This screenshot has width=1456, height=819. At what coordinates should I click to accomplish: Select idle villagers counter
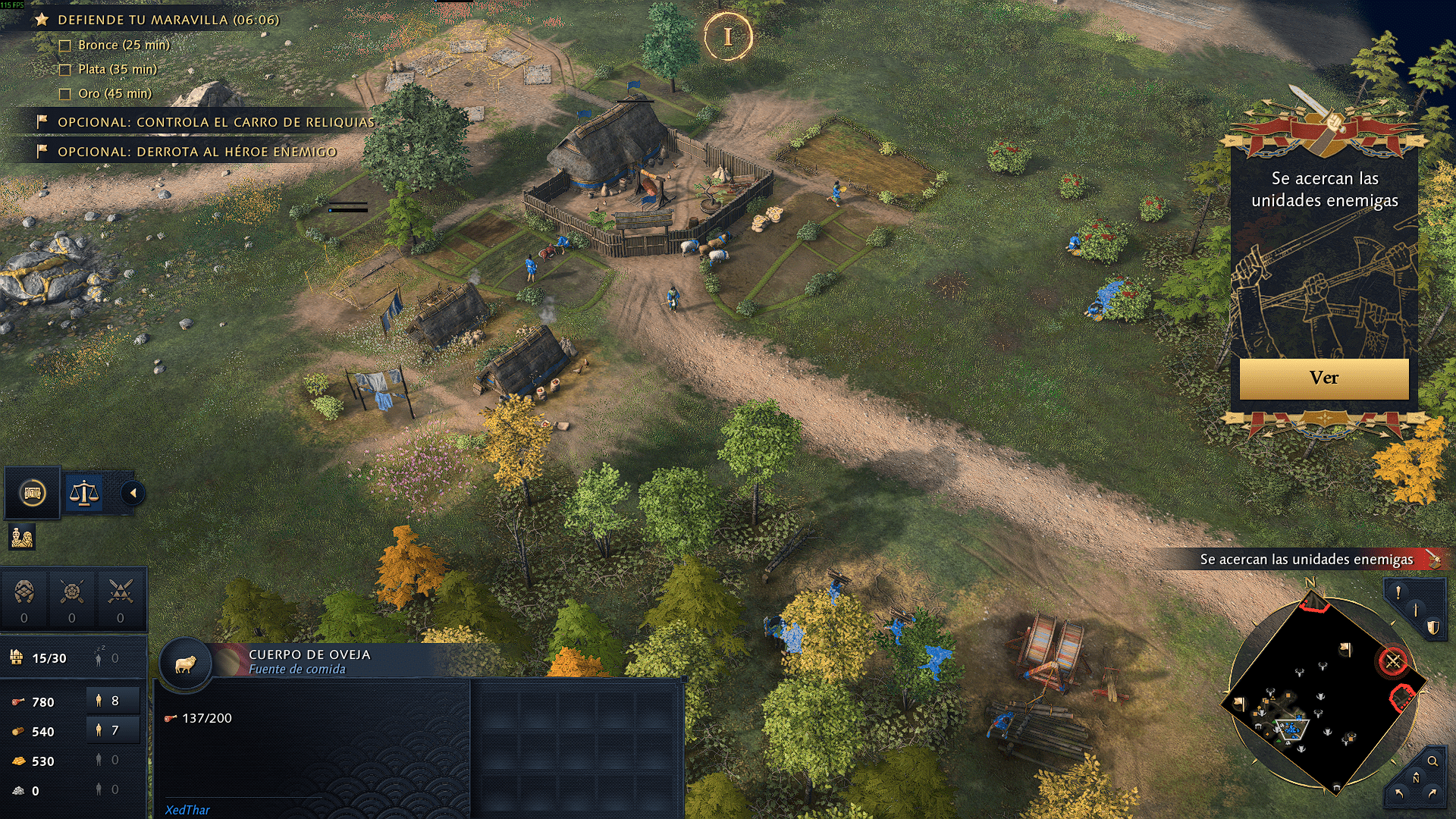click(x=106, y=658)
